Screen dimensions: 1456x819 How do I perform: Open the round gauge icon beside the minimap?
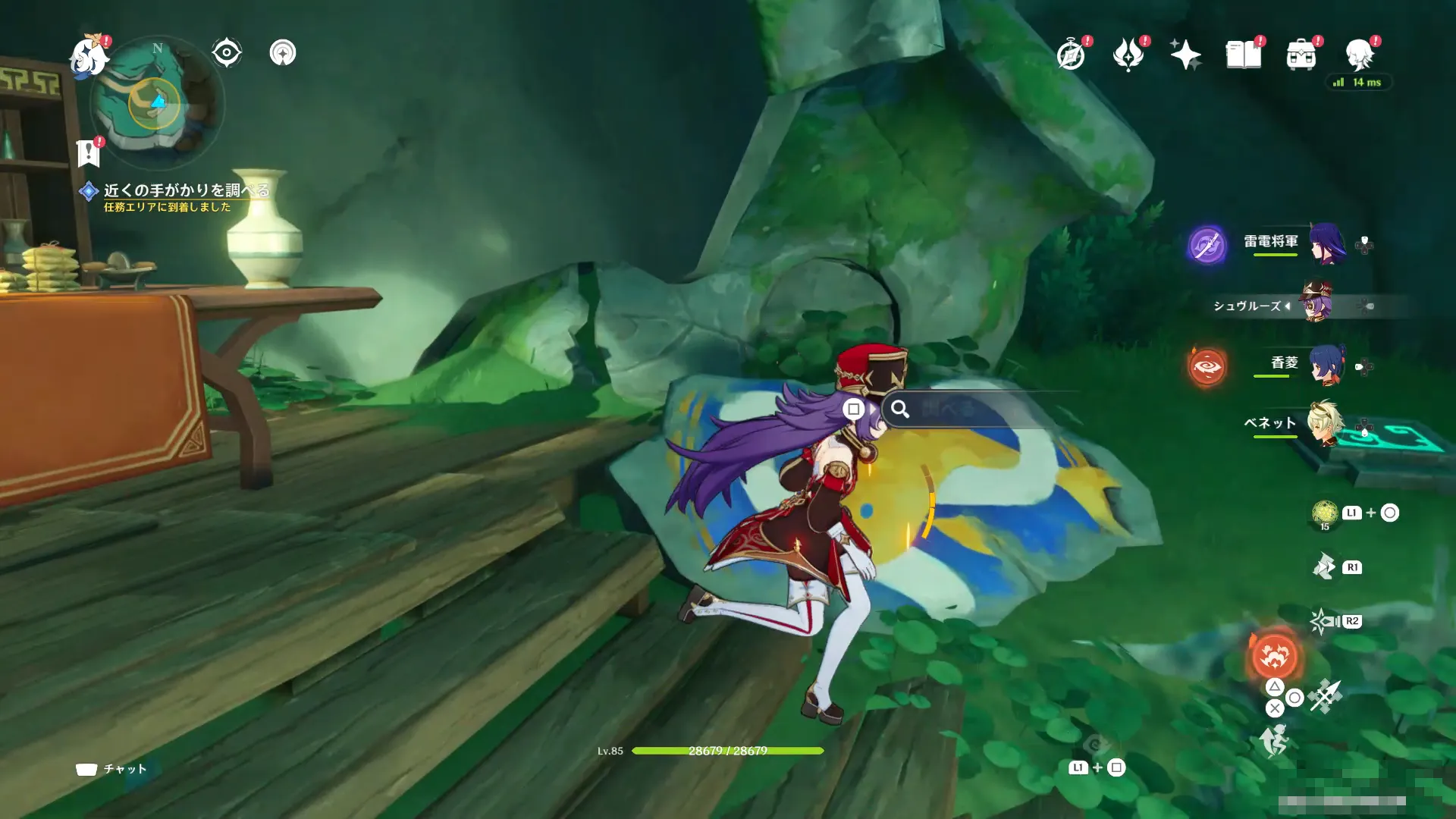click(283, 53)
